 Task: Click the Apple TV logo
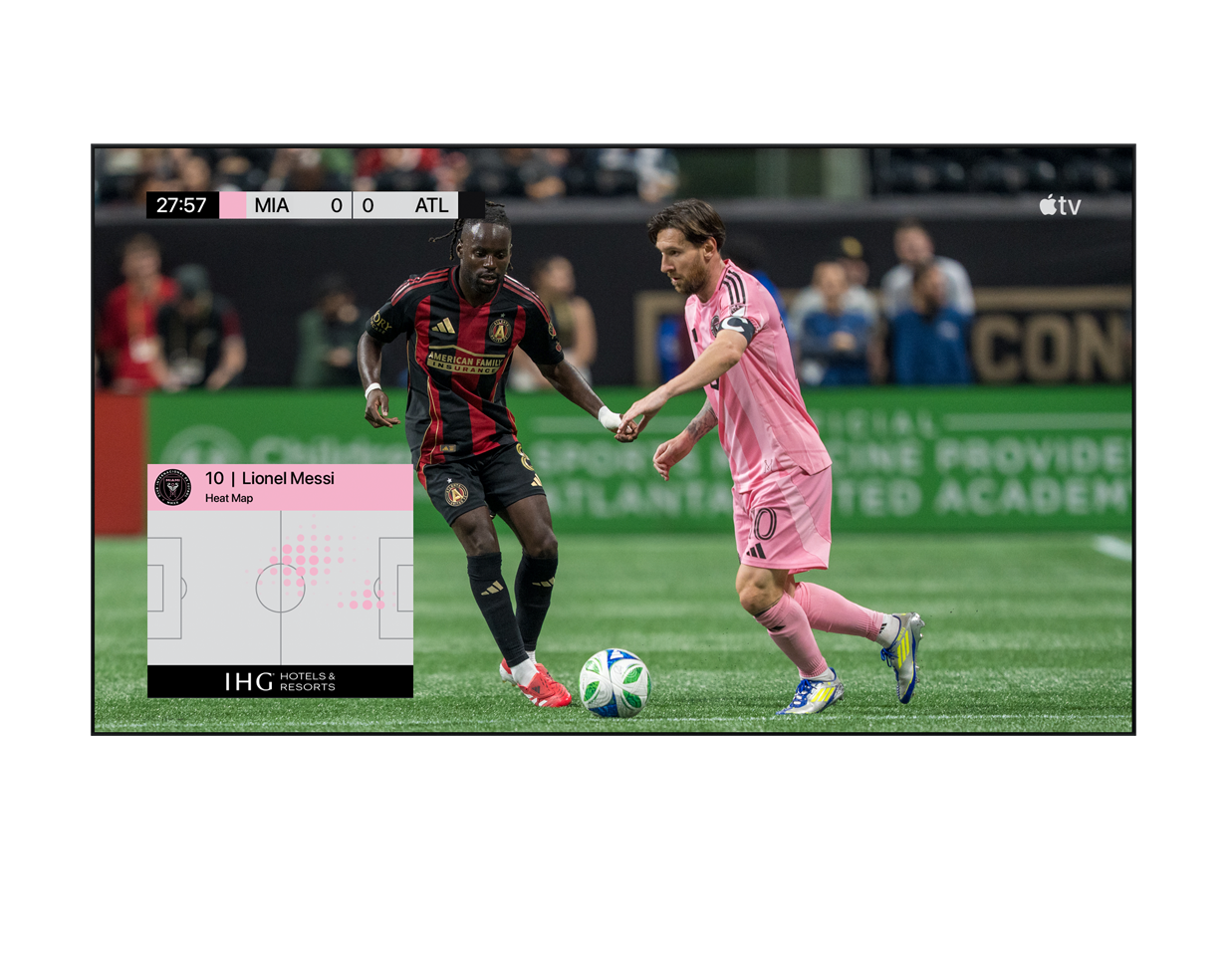pos(1060,205)
